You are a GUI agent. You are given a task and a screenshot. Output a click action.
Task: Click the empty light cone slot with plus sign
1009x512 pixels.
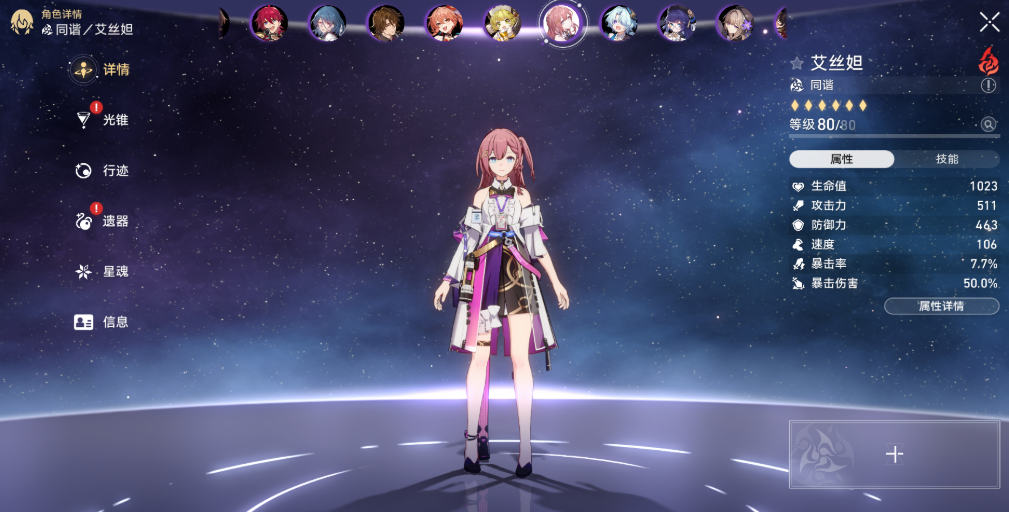[894, 455]
